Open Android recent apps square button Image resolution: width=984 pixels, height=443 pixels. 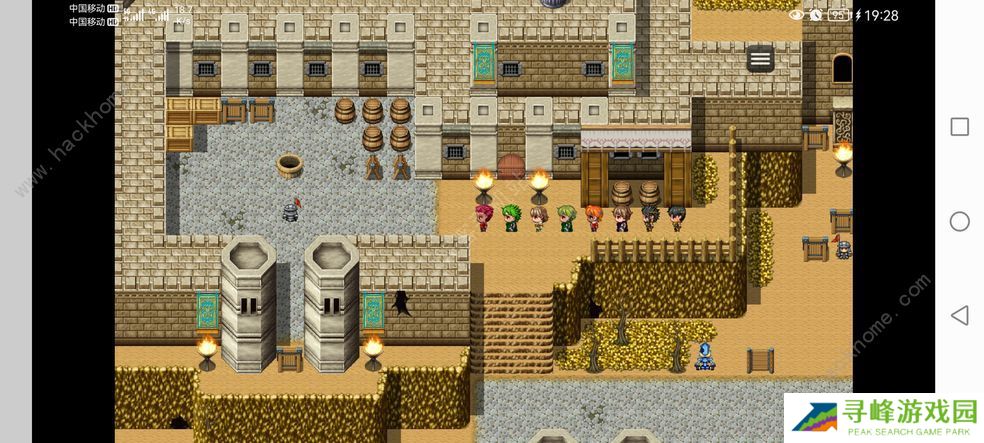[959, 127]
